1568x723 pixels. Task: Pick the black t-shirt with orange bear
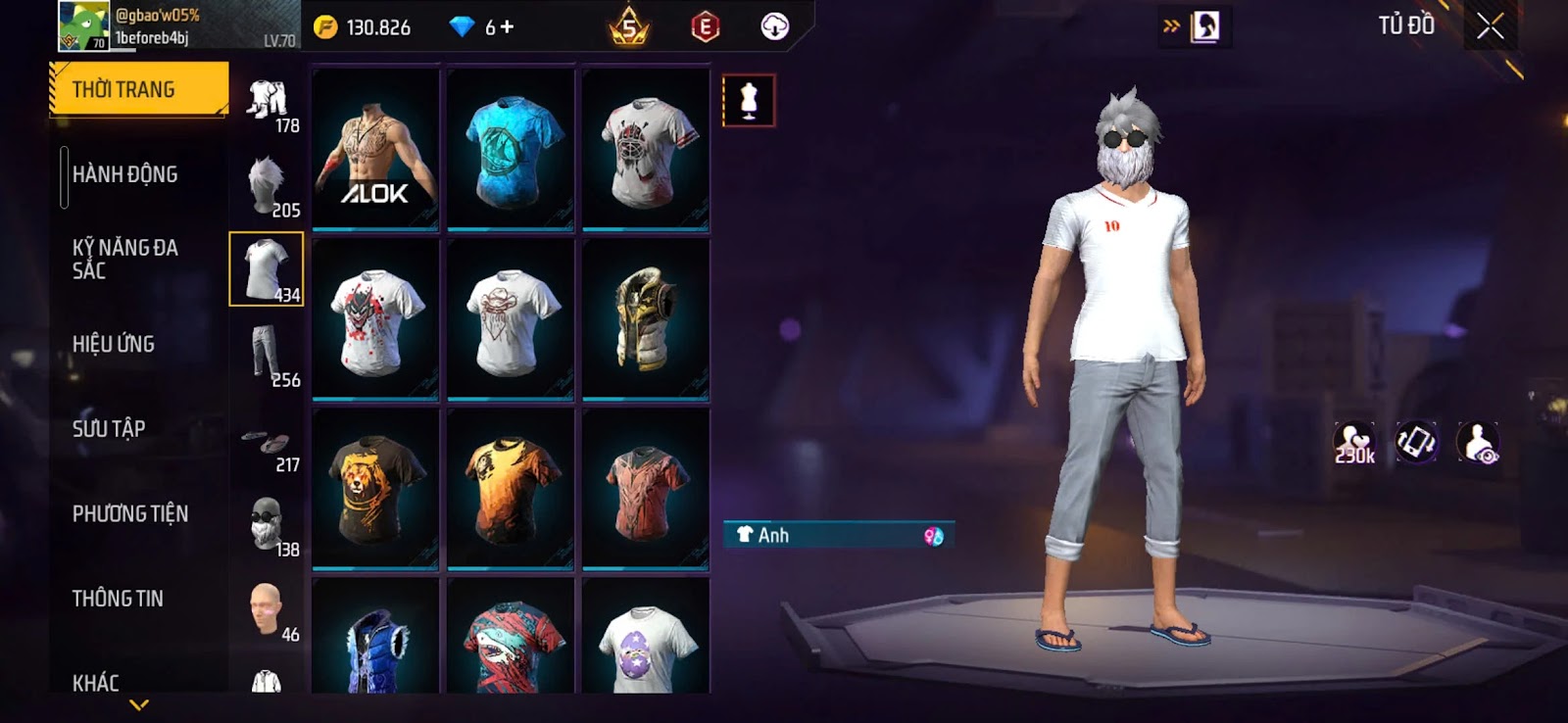tap(375, 488)
